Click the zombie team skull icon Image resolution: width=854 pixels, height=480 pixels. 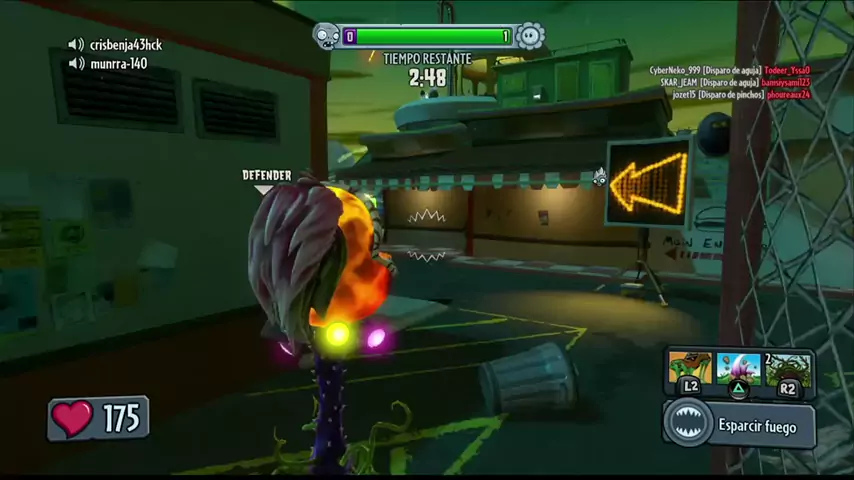(x=327, y=37)
